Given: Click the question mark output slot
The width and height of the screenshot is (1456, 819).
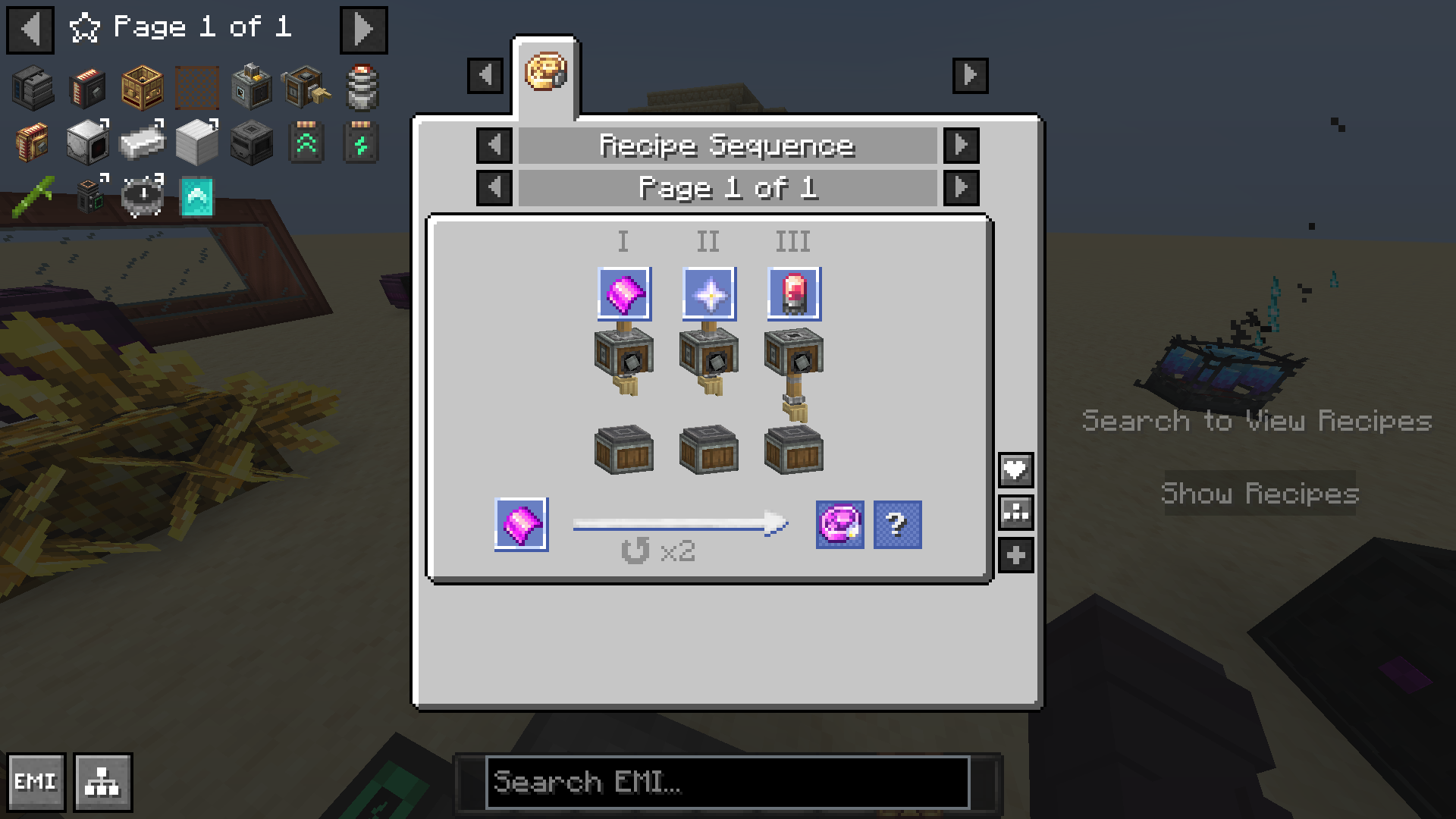Looking at the screenshot, I should tap(897, 524).
